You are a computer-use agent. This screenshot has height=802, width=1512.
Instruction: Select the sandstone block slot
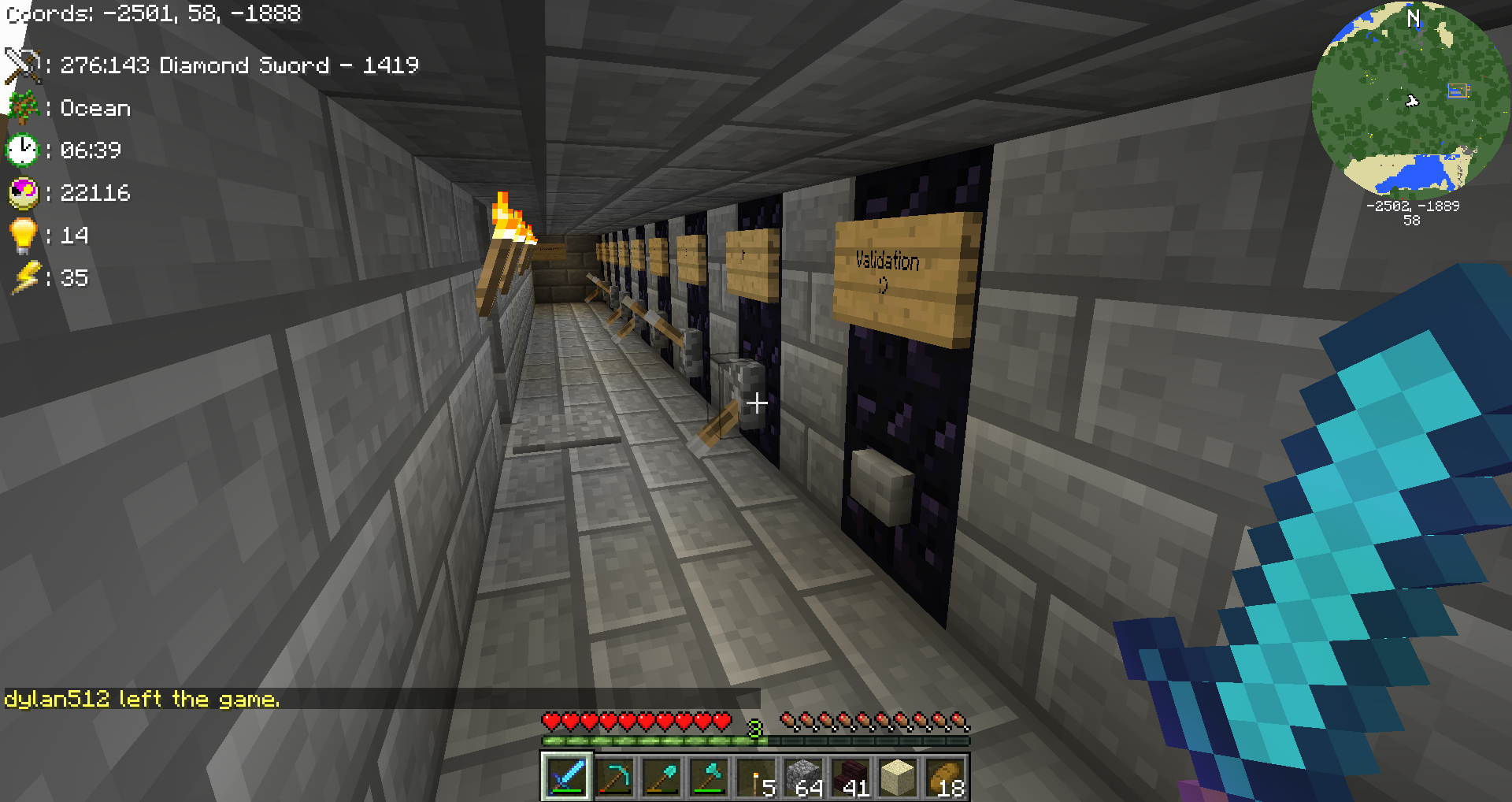[x=898, y=777]
